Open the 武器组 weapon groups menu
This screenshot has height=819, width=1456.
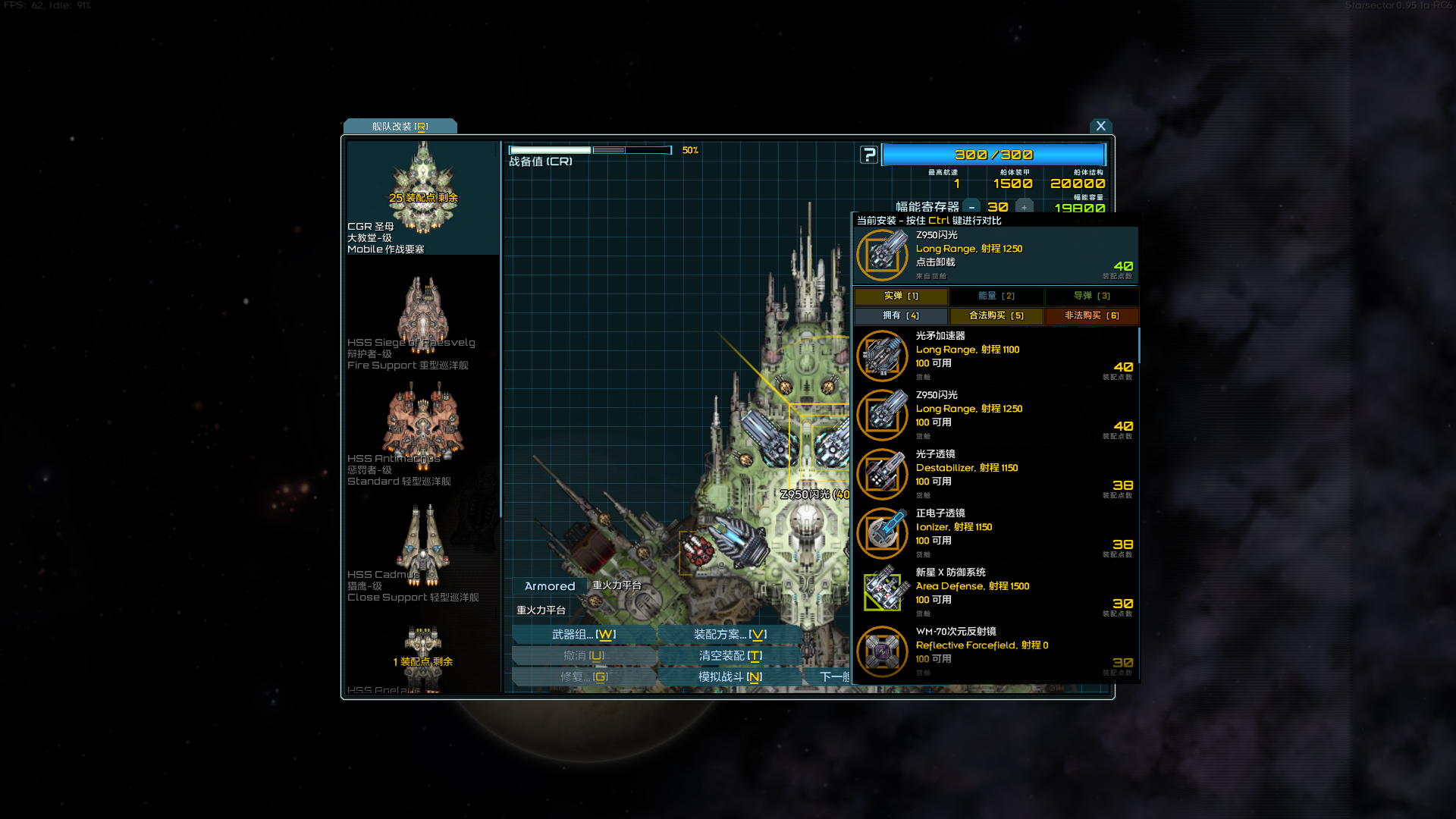[583, 634]
